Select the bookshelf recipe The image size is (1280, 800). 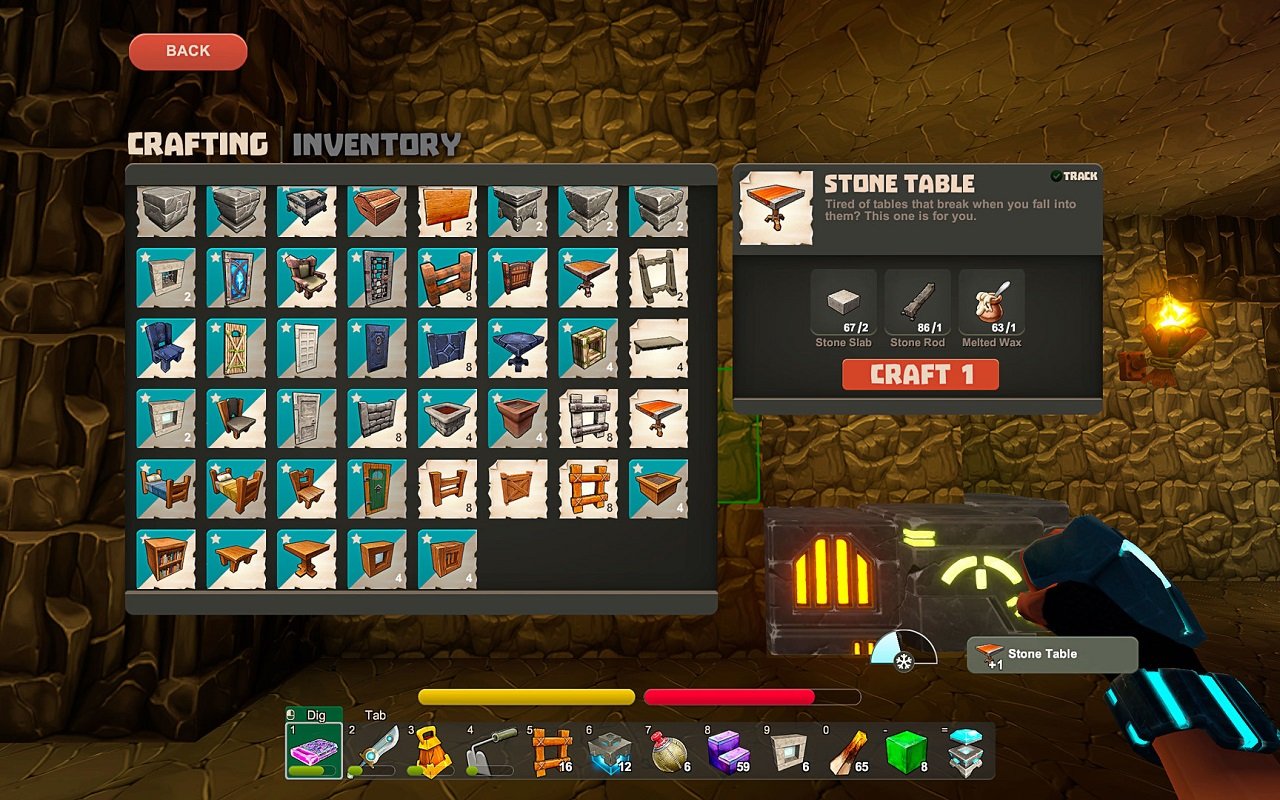tap(165, 560)
